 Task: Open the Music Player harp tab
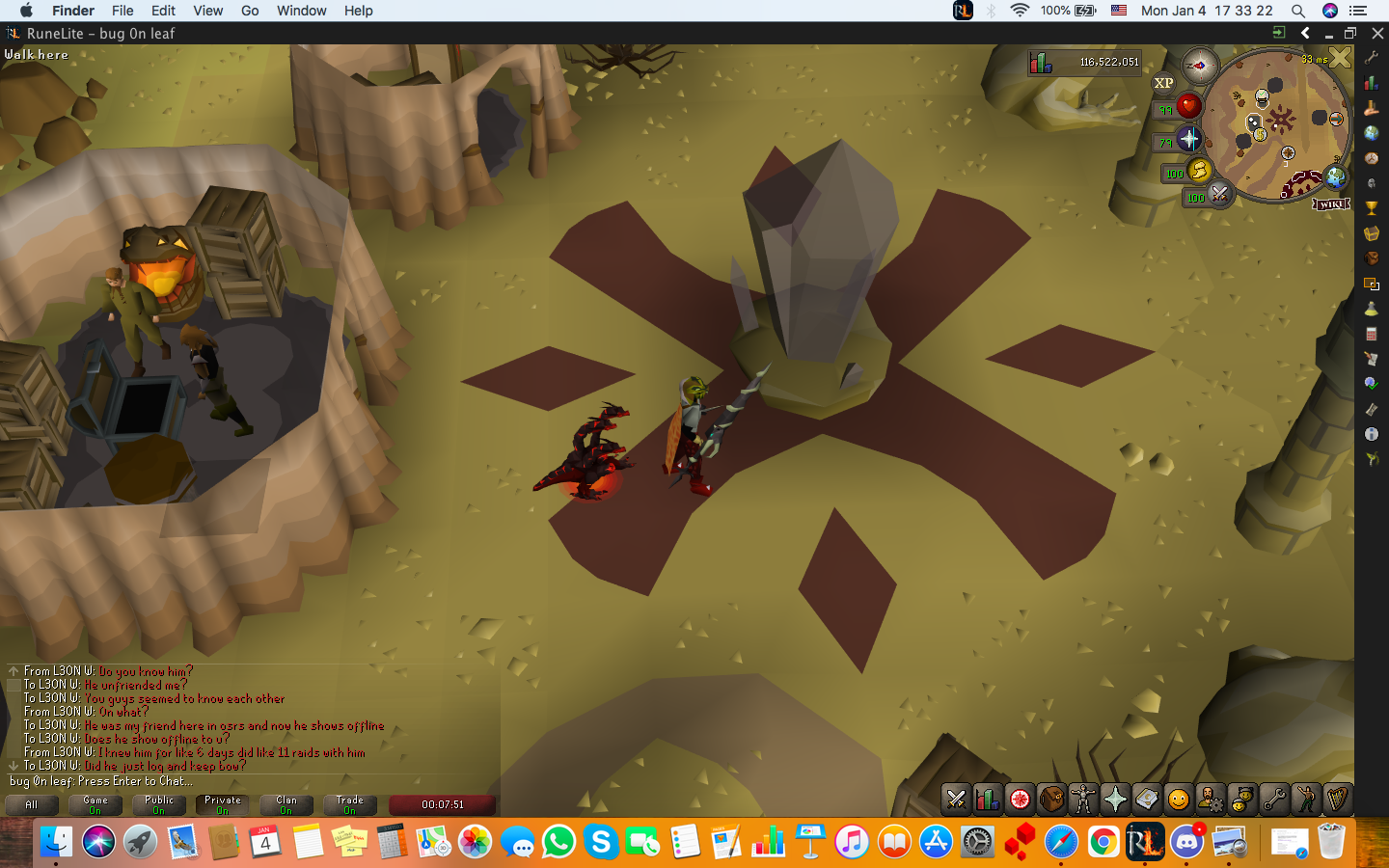coord(1337,800)
